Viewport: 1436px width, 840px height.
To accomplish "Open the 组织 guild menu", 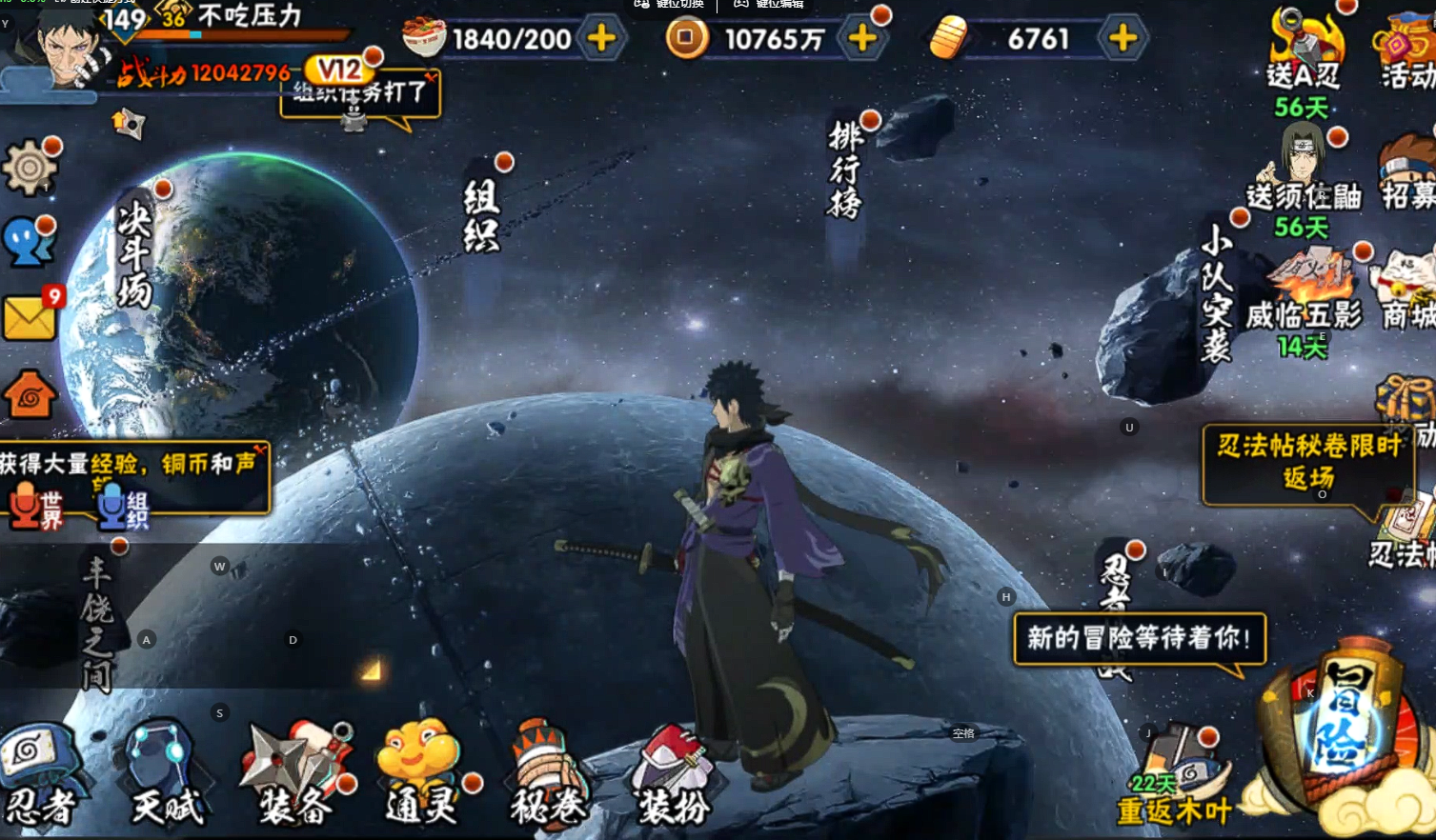I will click(481, 216).
